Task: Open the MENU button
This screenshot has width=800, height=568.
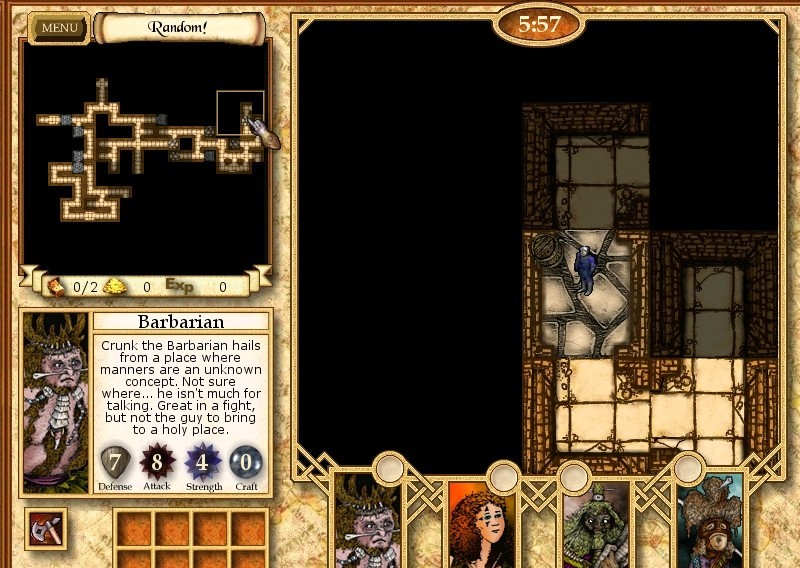Action: point(59,27)
